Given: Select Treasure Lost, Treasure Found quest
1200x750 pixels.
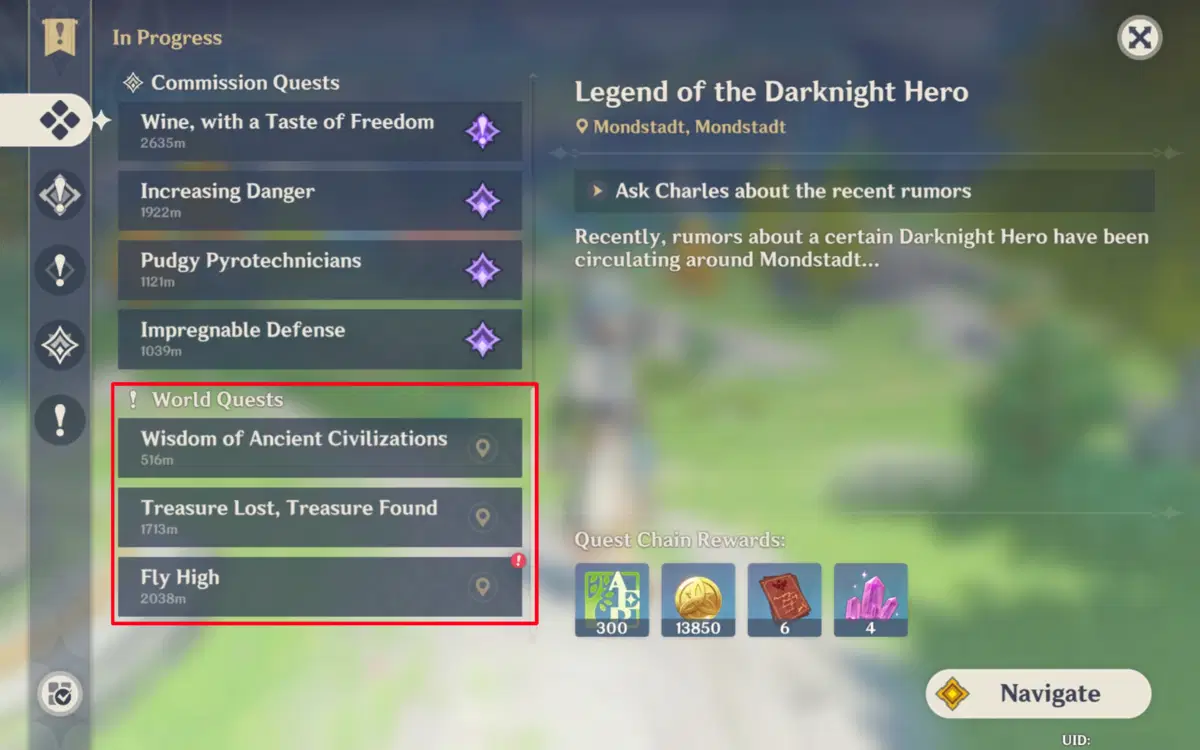Looking at the screenshot, I should [x=300, y=517].
